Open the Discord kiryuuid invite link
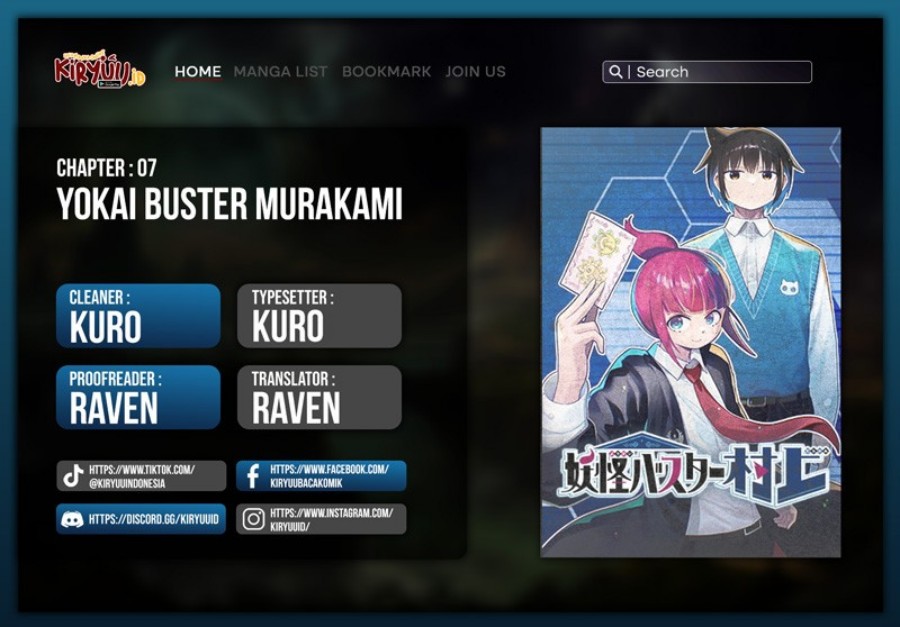This screenshot has height=627, width=900. (141, 519)
